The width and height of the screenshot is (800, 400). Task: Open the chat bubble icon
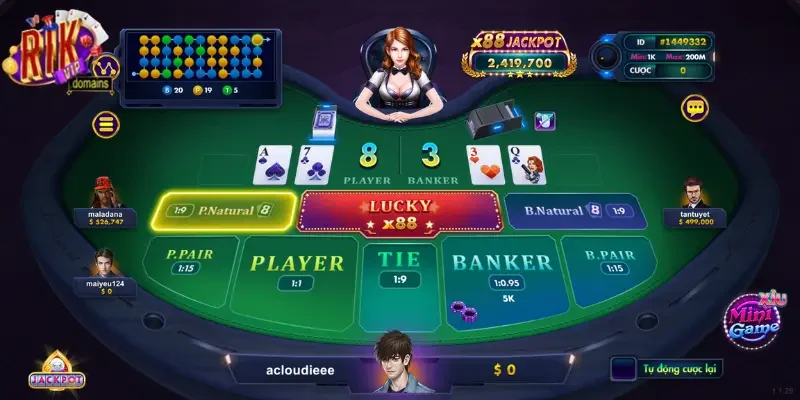pyautogui.click(x=694, y=108)
